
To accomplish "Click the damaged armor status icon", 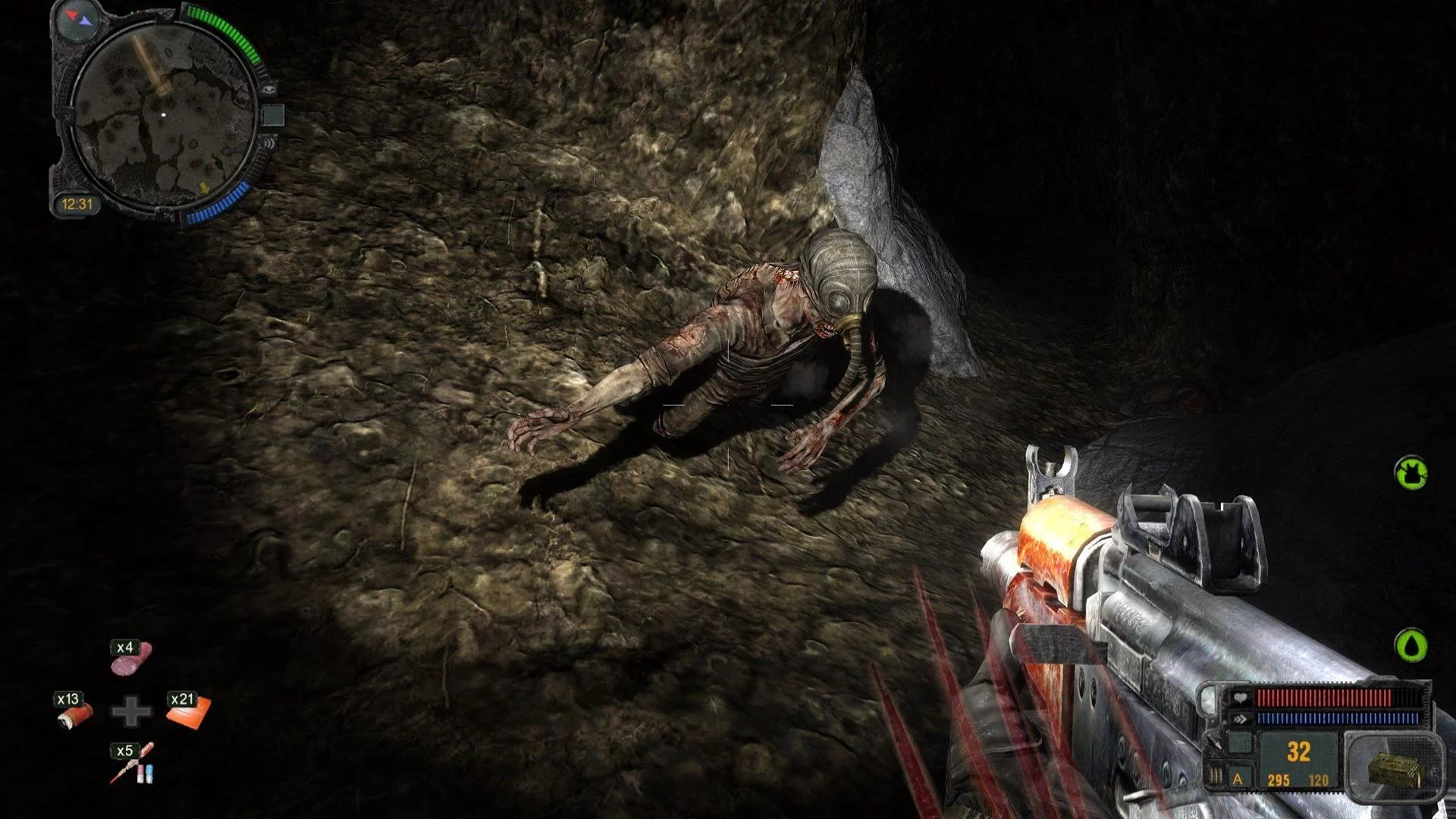I will tap(1410, 472).
